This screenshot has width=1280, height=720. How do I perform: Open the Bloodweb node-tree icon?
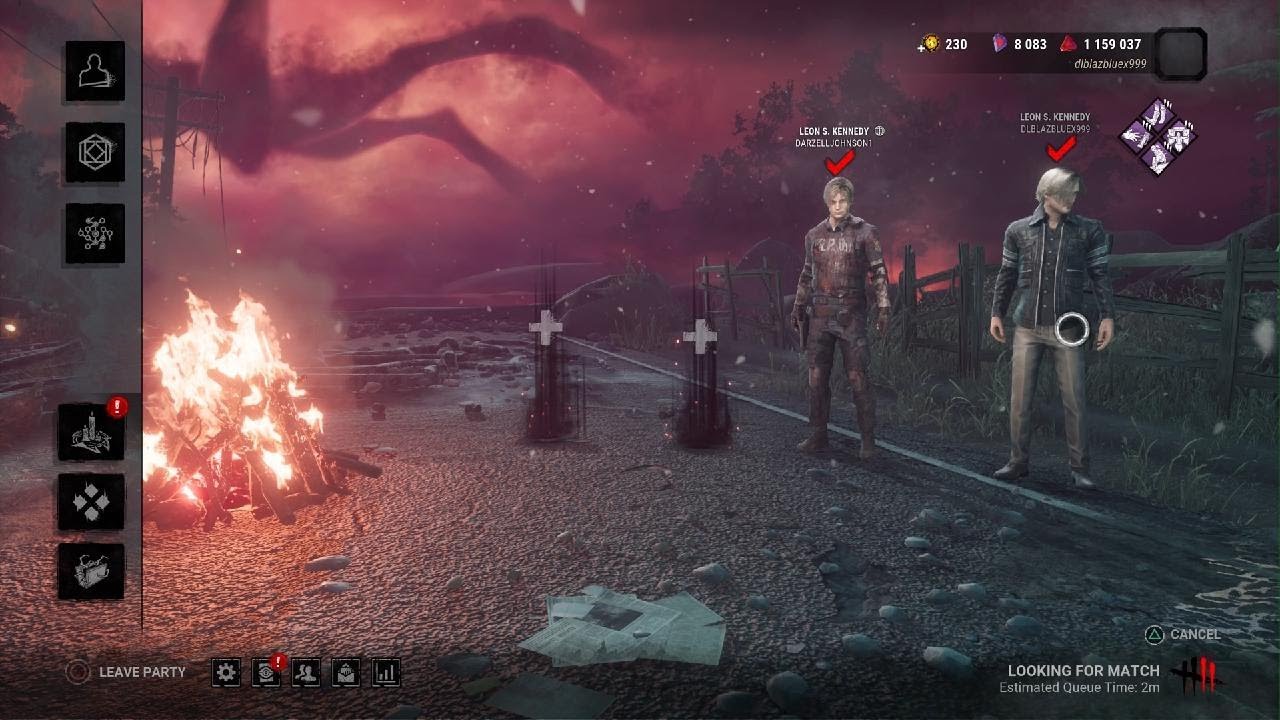pos(96,233)
